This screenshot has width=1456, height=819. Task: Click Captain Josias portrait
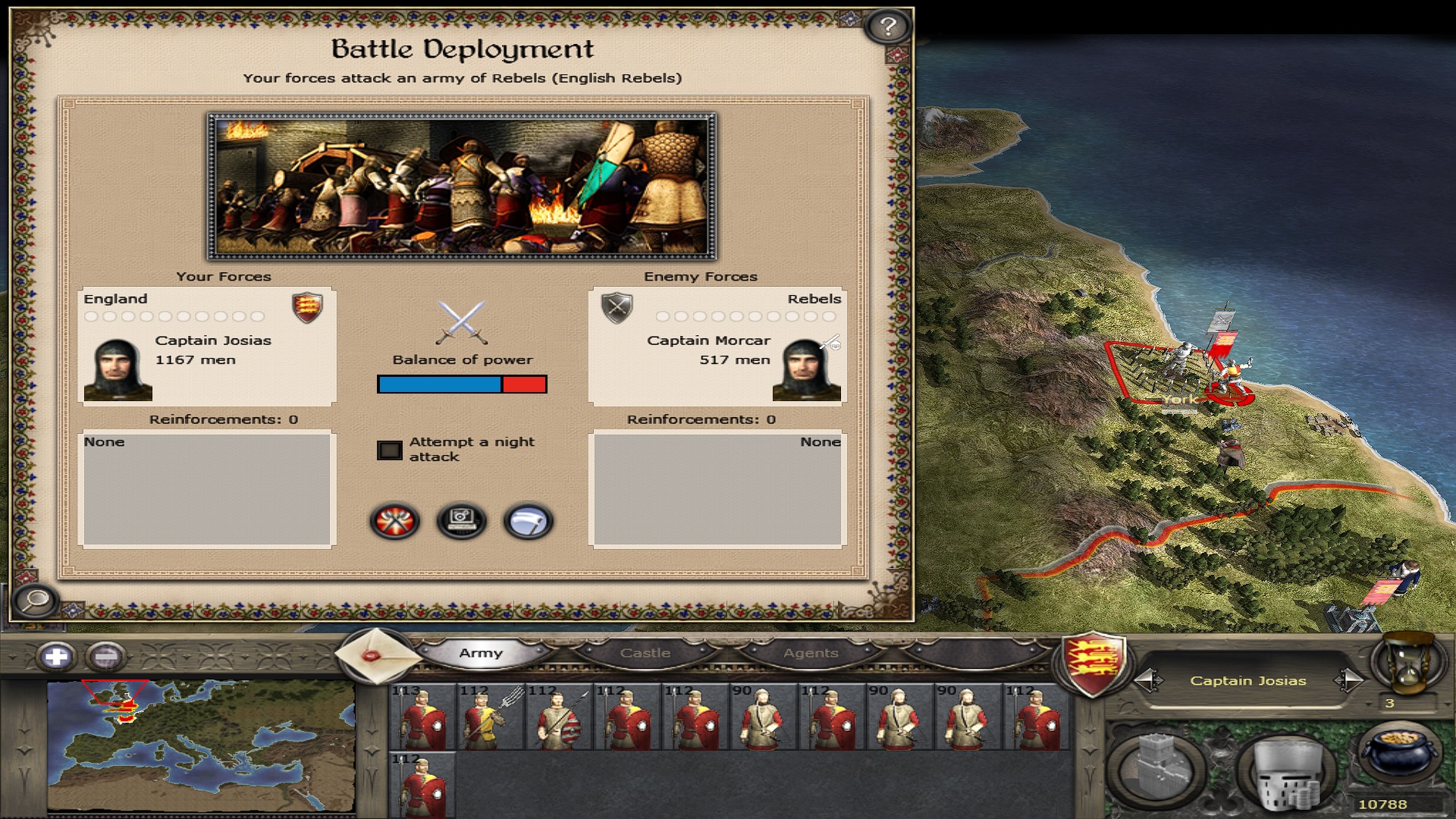tap(118, 370)
